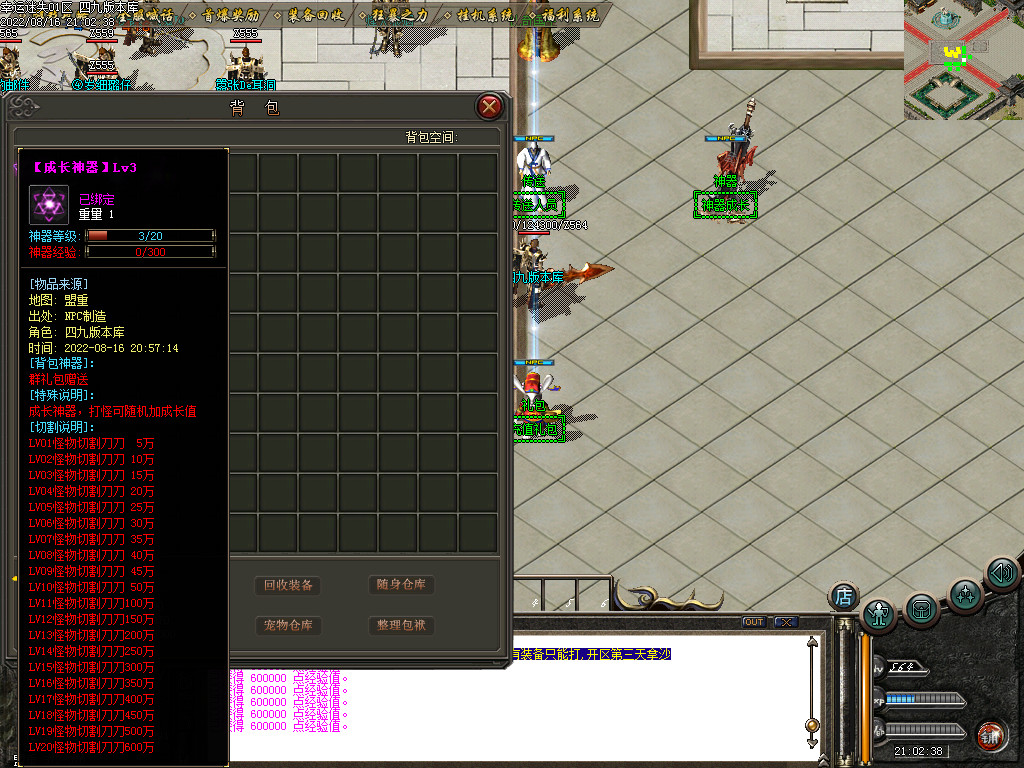Click the 回收装备 button
Viewport: 1024px width, 768px height.
click(x=288, y=585)
